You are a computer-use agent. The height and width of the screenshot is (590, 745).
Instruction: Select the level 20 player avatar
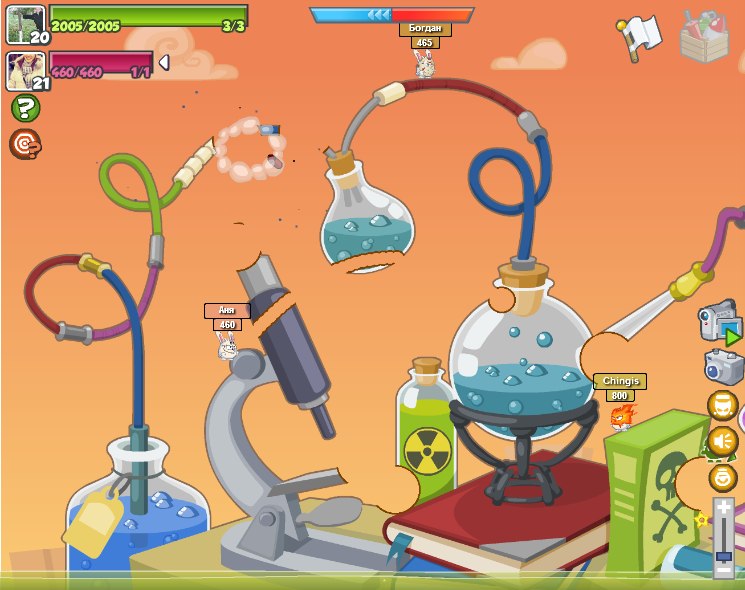click(25, 24)
